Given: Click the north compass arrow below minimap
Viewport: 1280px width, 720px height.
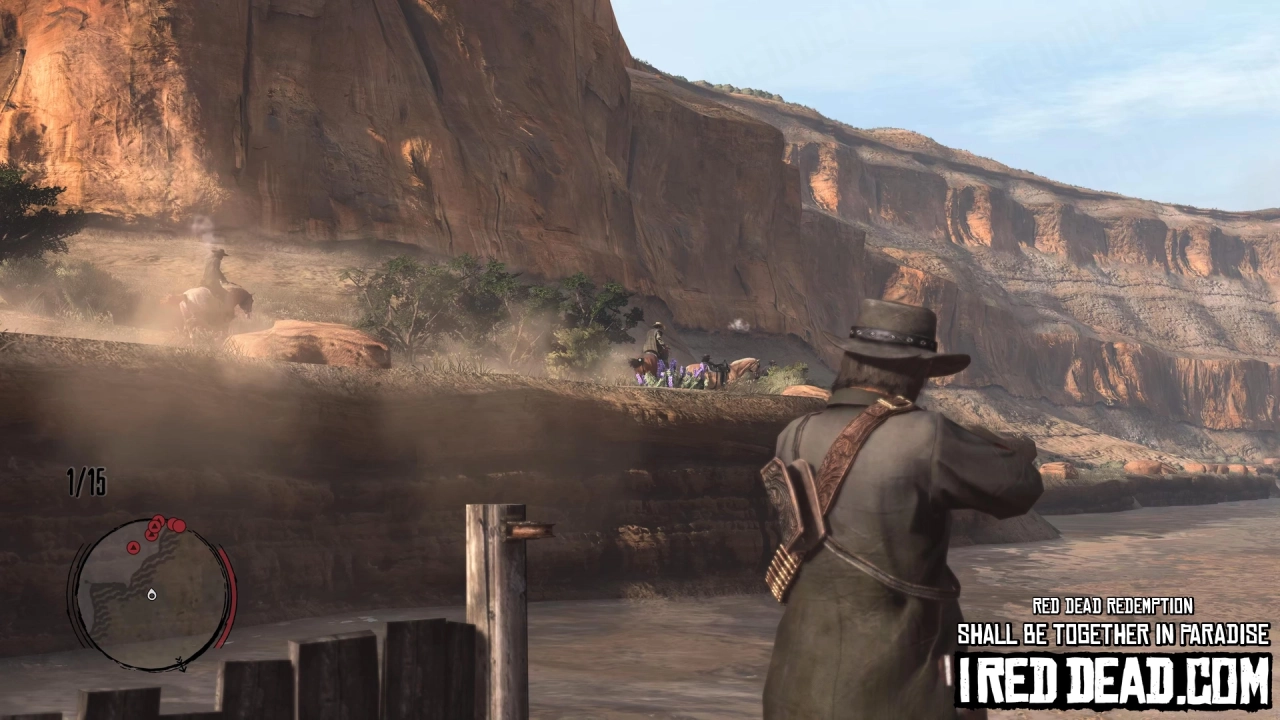Looking at the screenshot, I should pos(179,663).
